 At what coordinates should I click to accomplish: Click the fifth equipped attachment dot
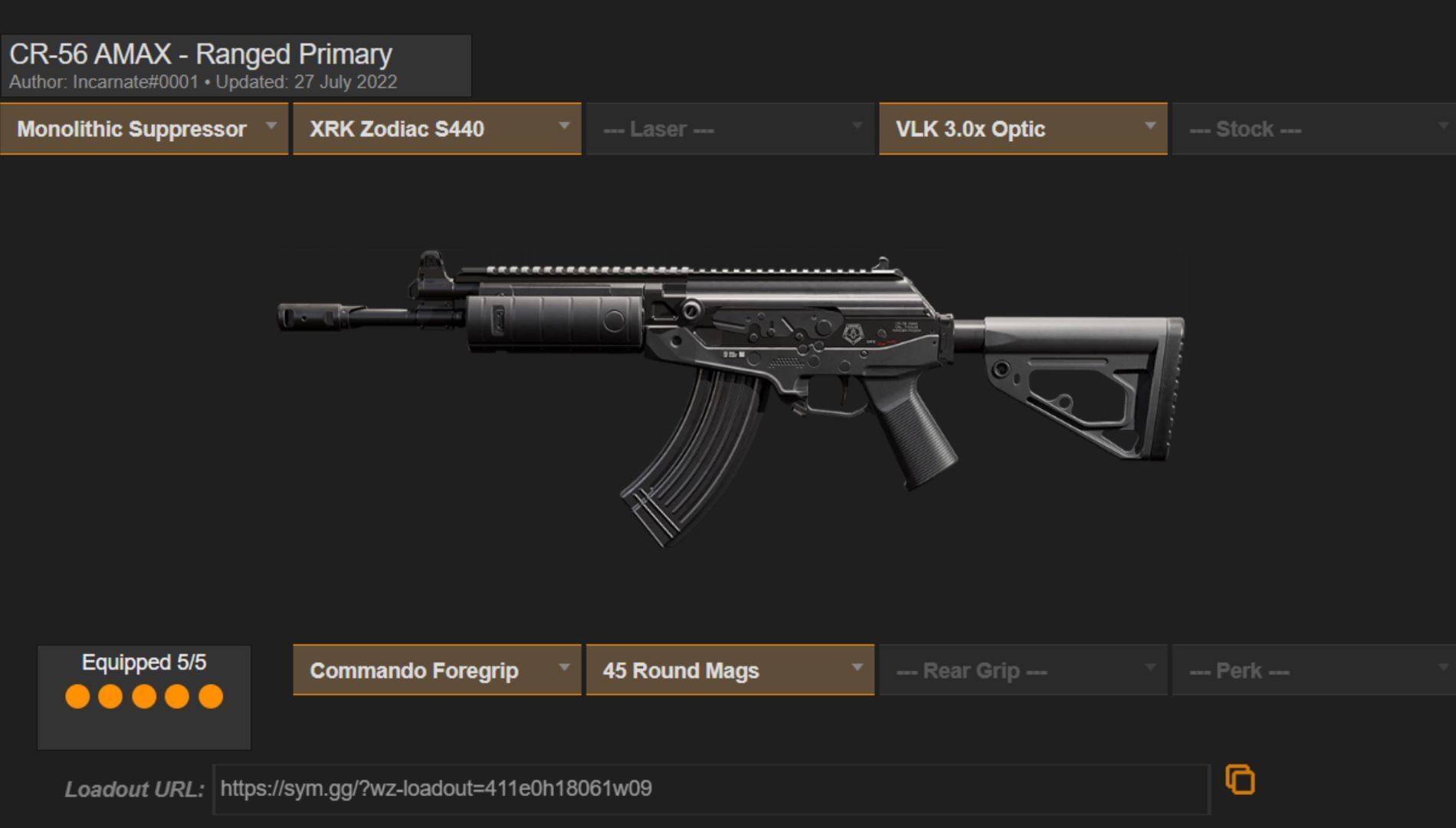click(x=209, y=698)
